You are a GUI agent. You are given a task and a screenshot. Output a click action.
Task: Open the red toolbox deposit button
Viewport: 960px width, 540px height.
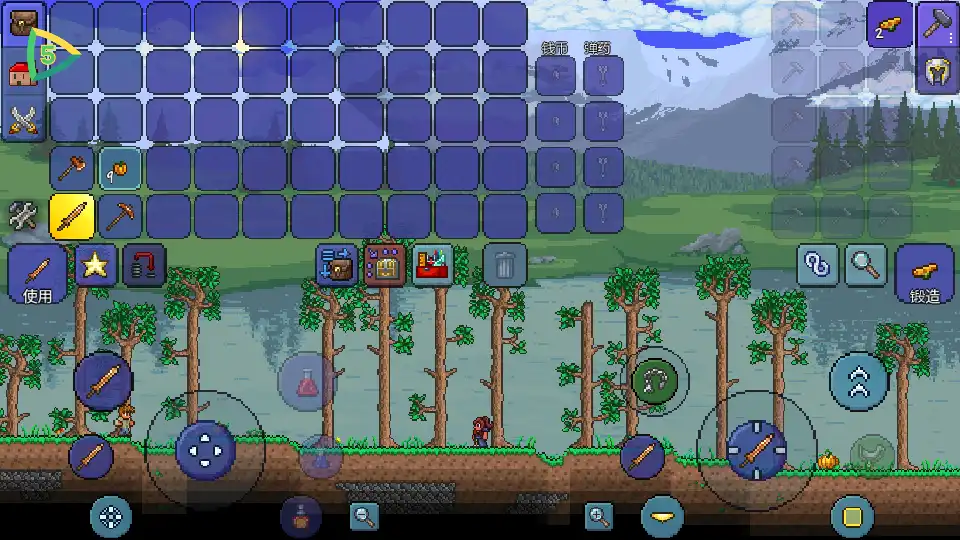(434, 265)
